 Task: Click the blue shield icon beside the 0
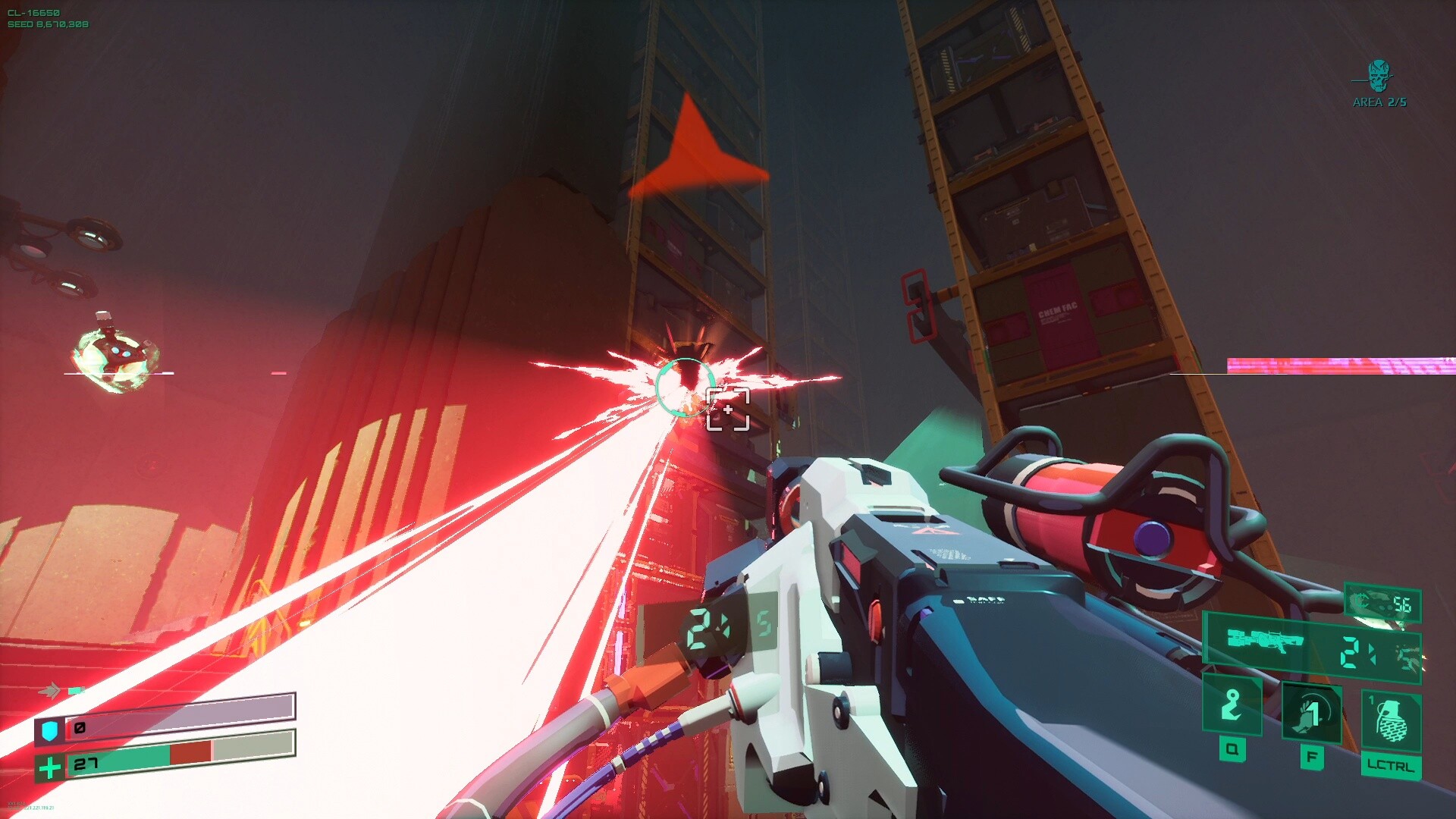49,730
